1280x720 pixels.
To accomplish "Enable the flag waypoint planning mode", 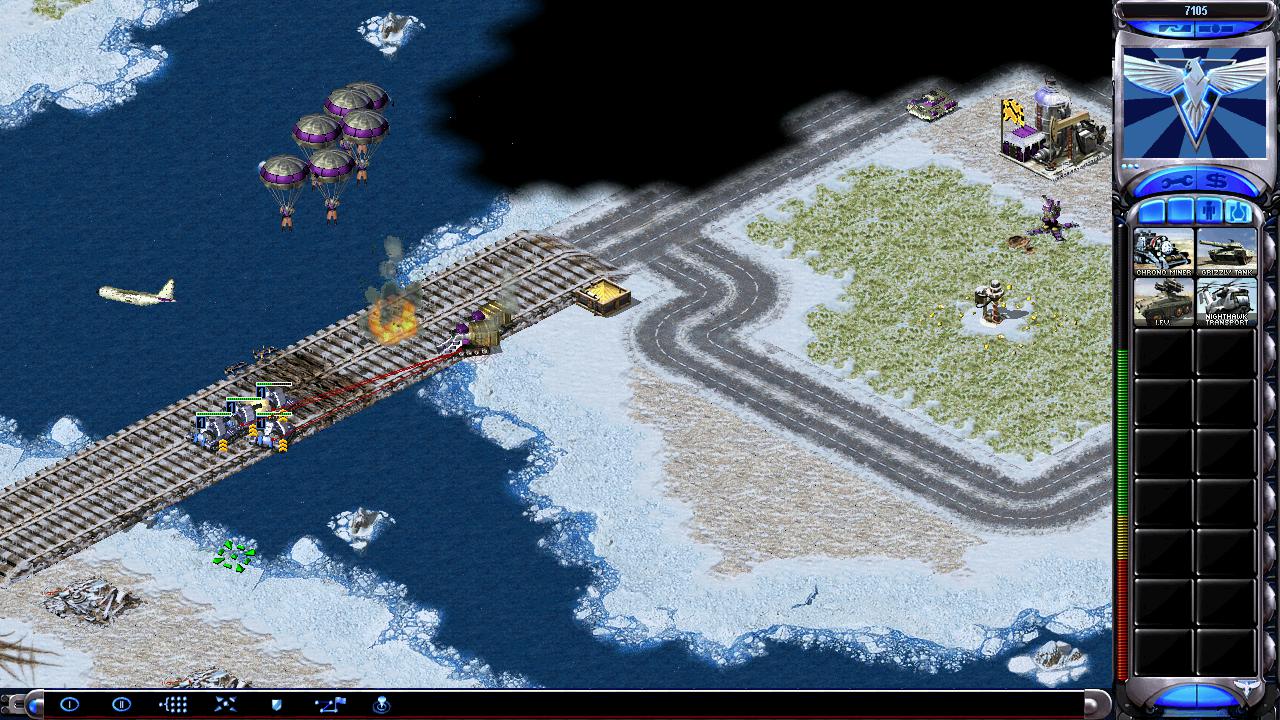I will 329,704.
